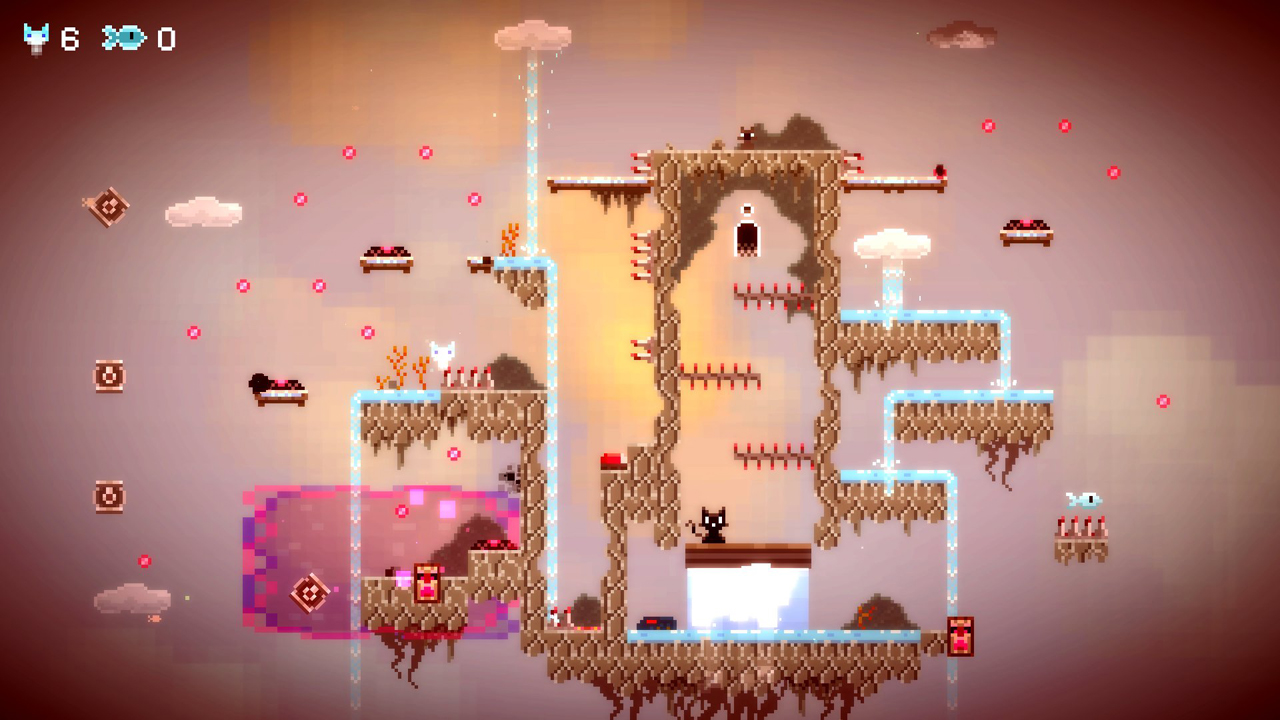Click the red sign below the white cat's platform
Viewport: 1280px width, 720px height.
427,583
